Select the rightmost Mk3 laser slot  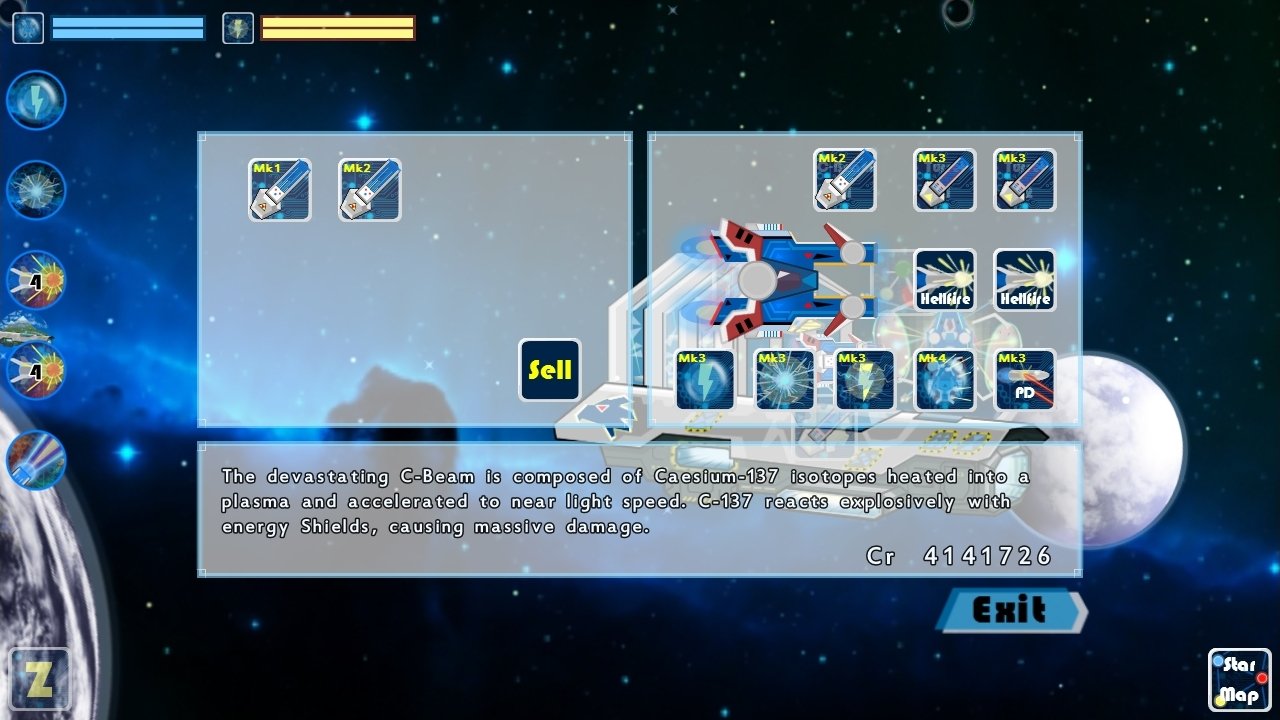pyautogui.click(x=1026, y=181)
